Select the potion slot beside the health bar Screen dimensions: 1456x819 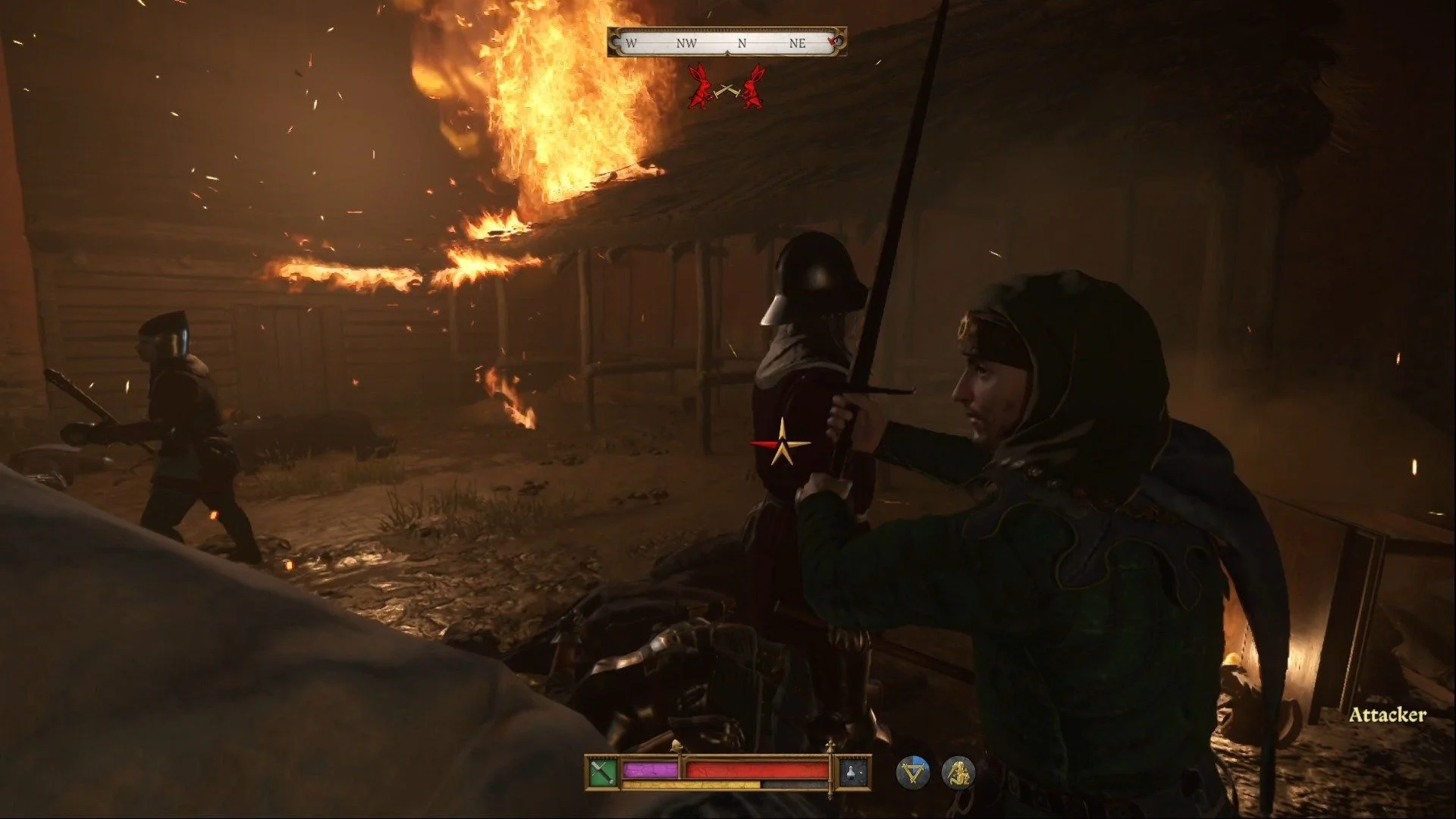click(x=853, y=773)
